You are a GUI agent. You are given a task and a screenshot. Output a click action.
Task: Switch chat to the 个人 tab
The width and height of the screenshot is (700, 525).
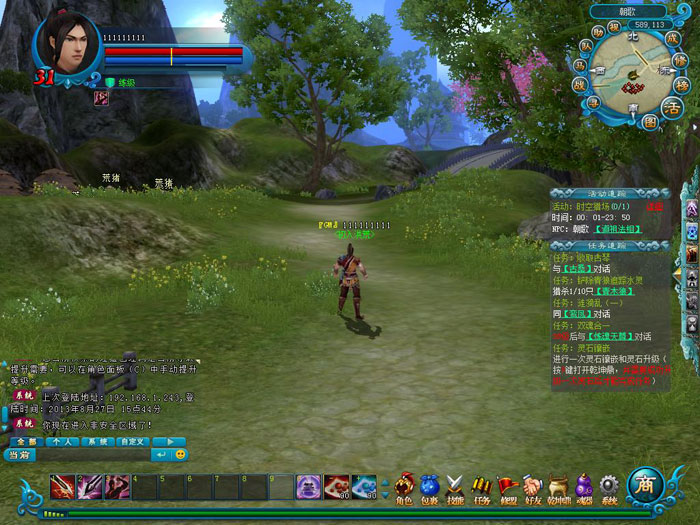pyautogui.click(x=63, y=441)
